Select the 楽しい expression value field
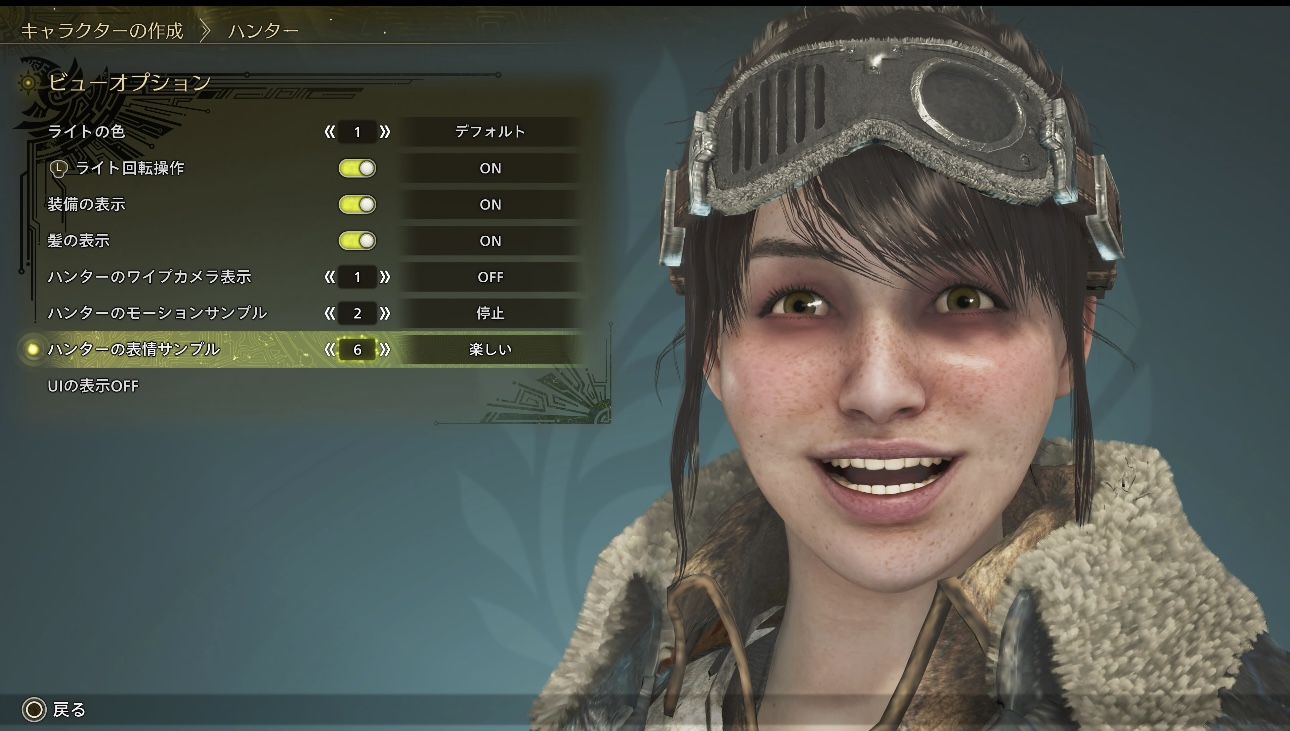The width and height of the screenshot is (1290, 731). click(490, 350)
